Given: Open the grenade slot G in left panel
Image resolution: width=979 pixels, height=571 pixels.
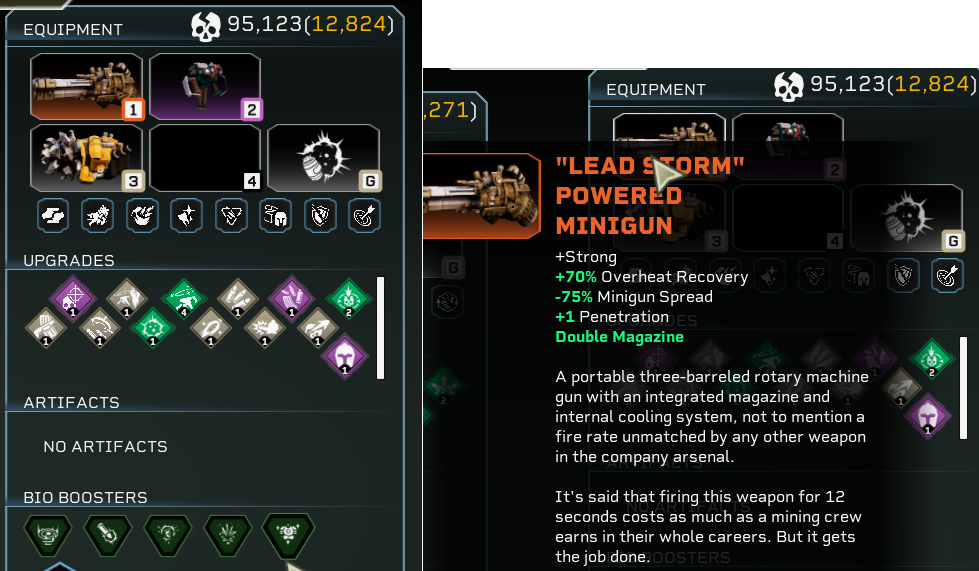Looking at the screenshot, I should point(323,157).
